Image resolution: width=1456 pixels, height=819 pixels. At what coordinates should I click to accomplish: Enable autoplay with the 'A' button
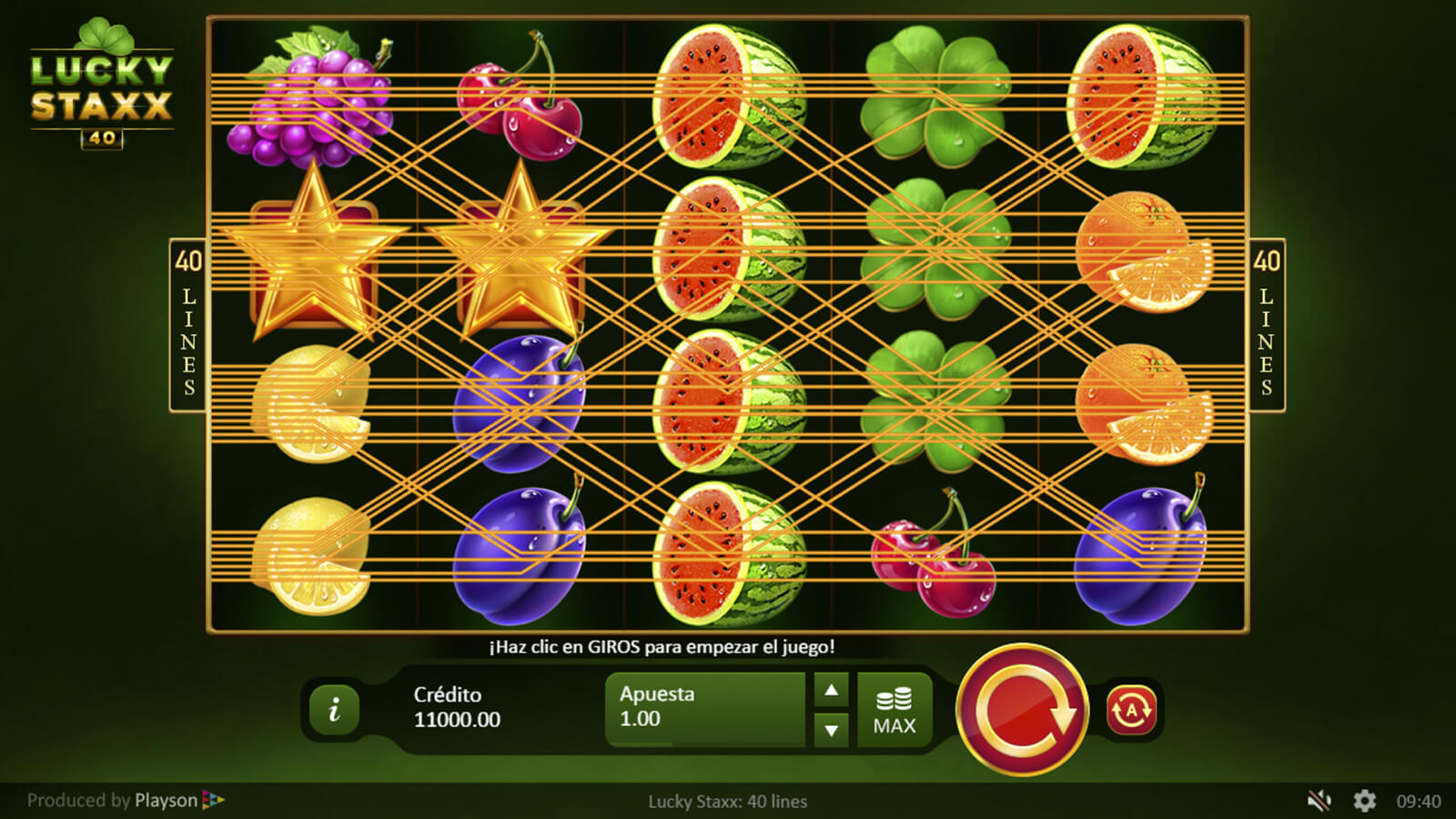pos(1131,710)
